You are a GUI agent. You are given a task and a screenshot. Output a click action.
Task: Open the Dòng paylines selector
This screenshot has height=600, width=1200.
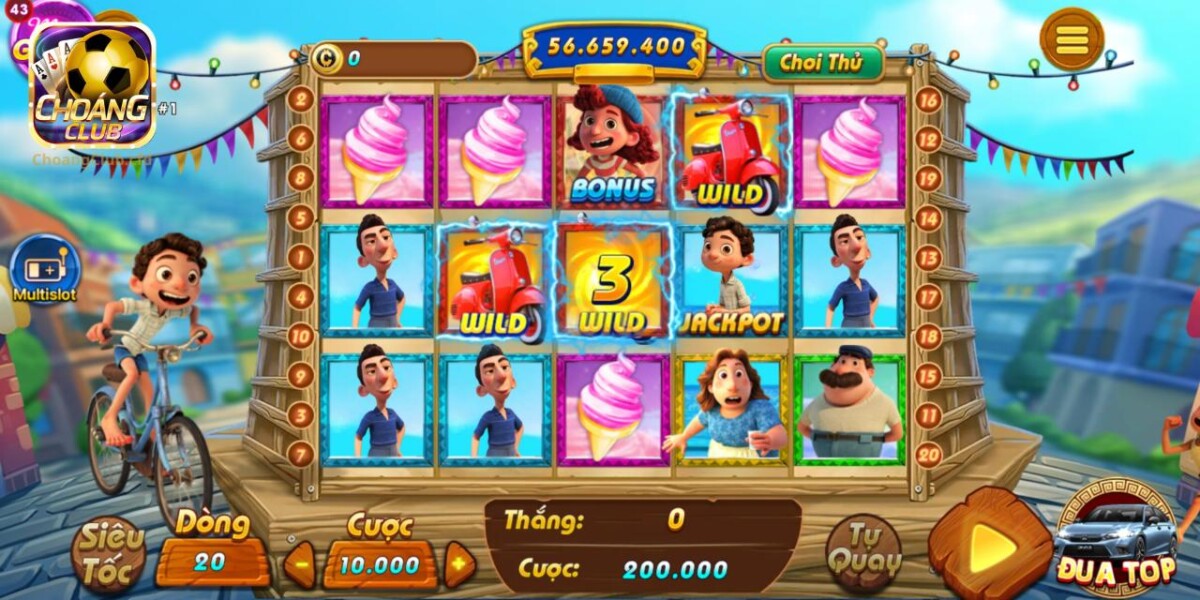[212, 562]
